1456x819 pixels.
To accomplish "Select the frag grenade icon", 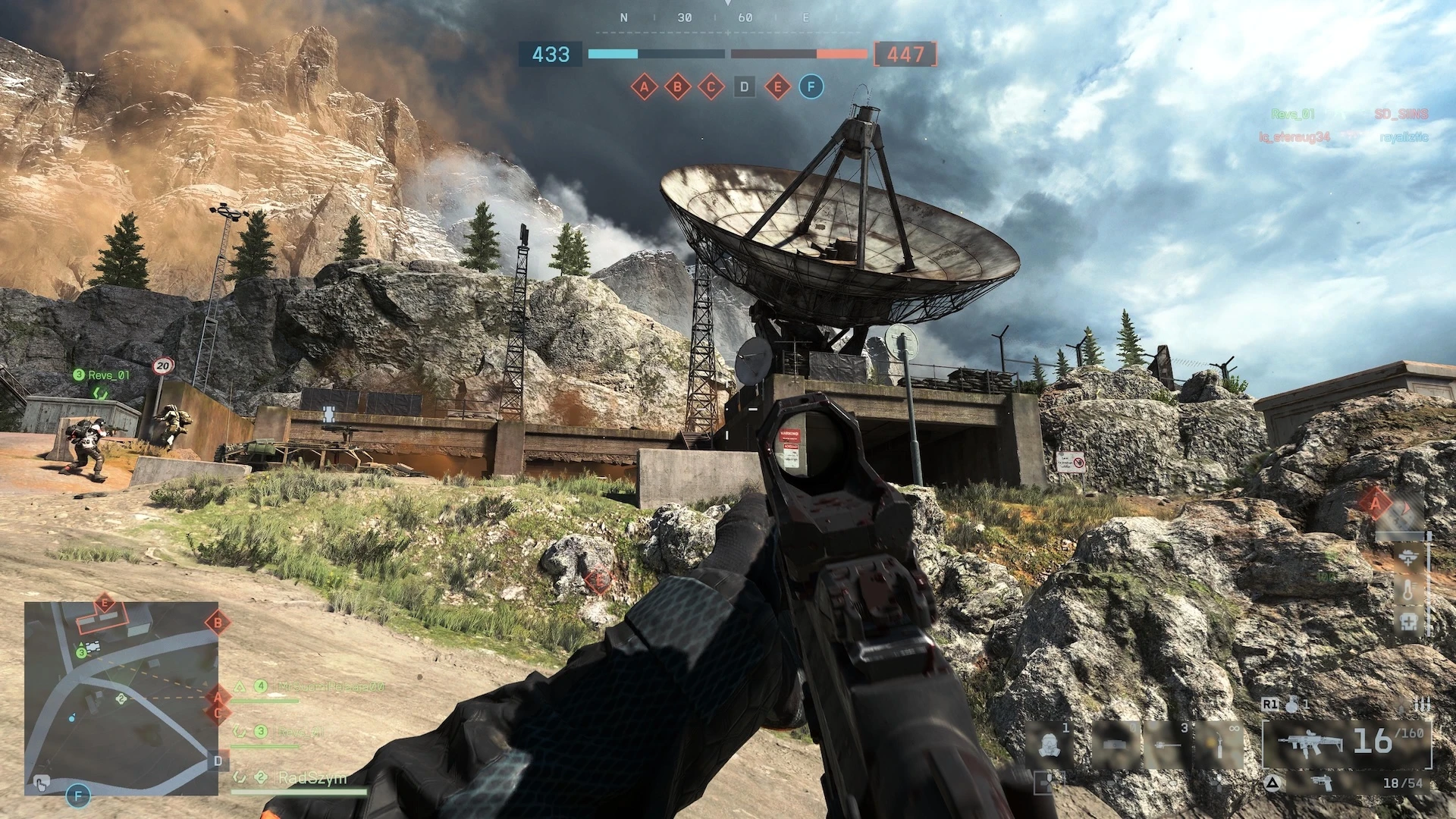I will coord(1291,704).
